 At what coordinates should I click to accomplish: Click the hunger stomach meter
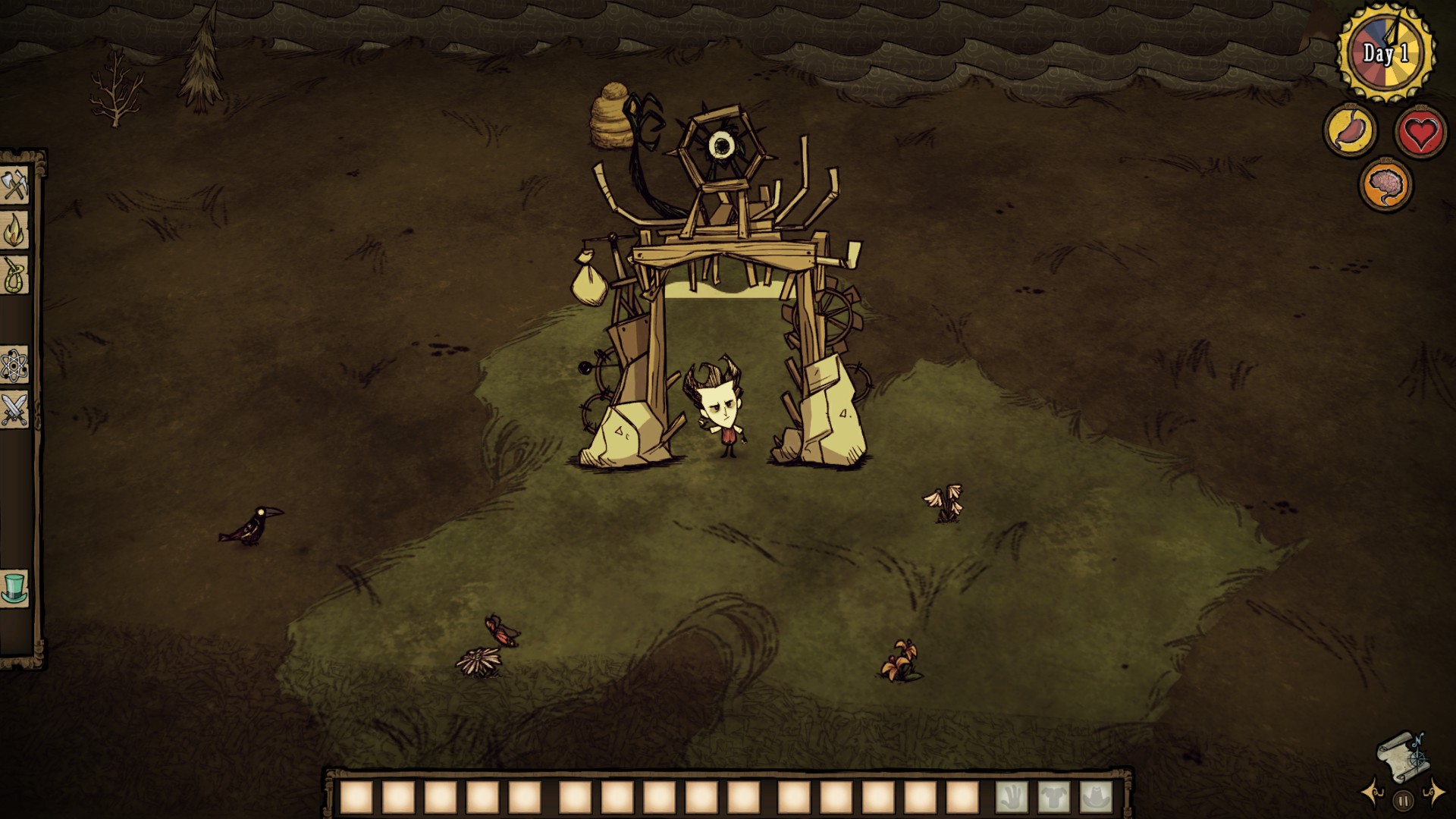[1348, 129]
